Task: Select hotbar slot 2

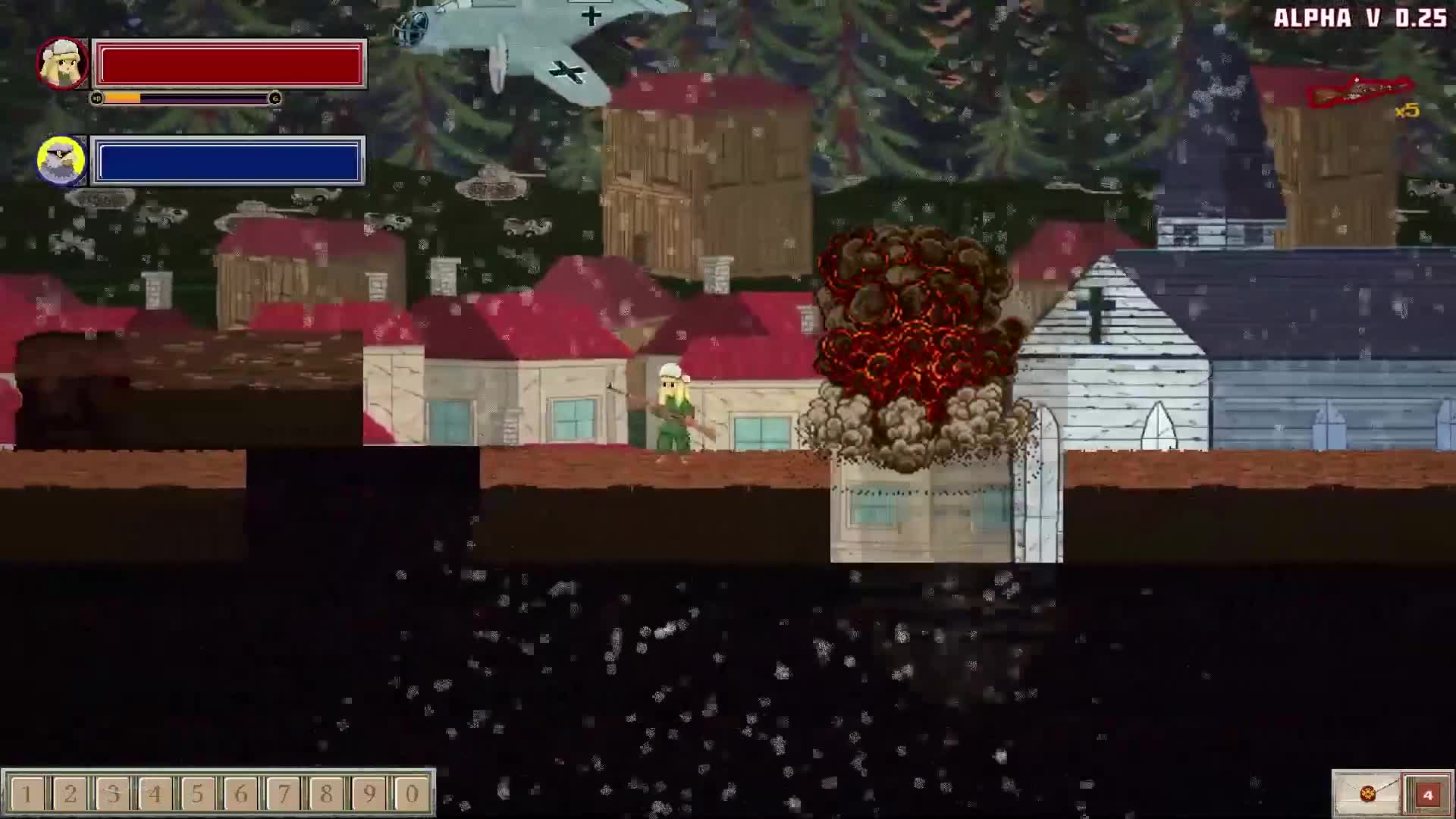Action: (71, 793)
